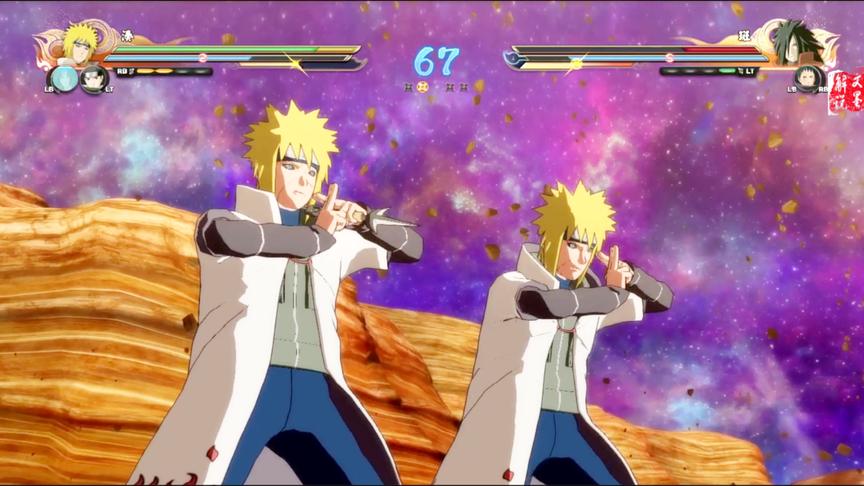Viewport: 864px width, 486px height.
Task: Select Minato's player portrait
Action: (79, 42)
